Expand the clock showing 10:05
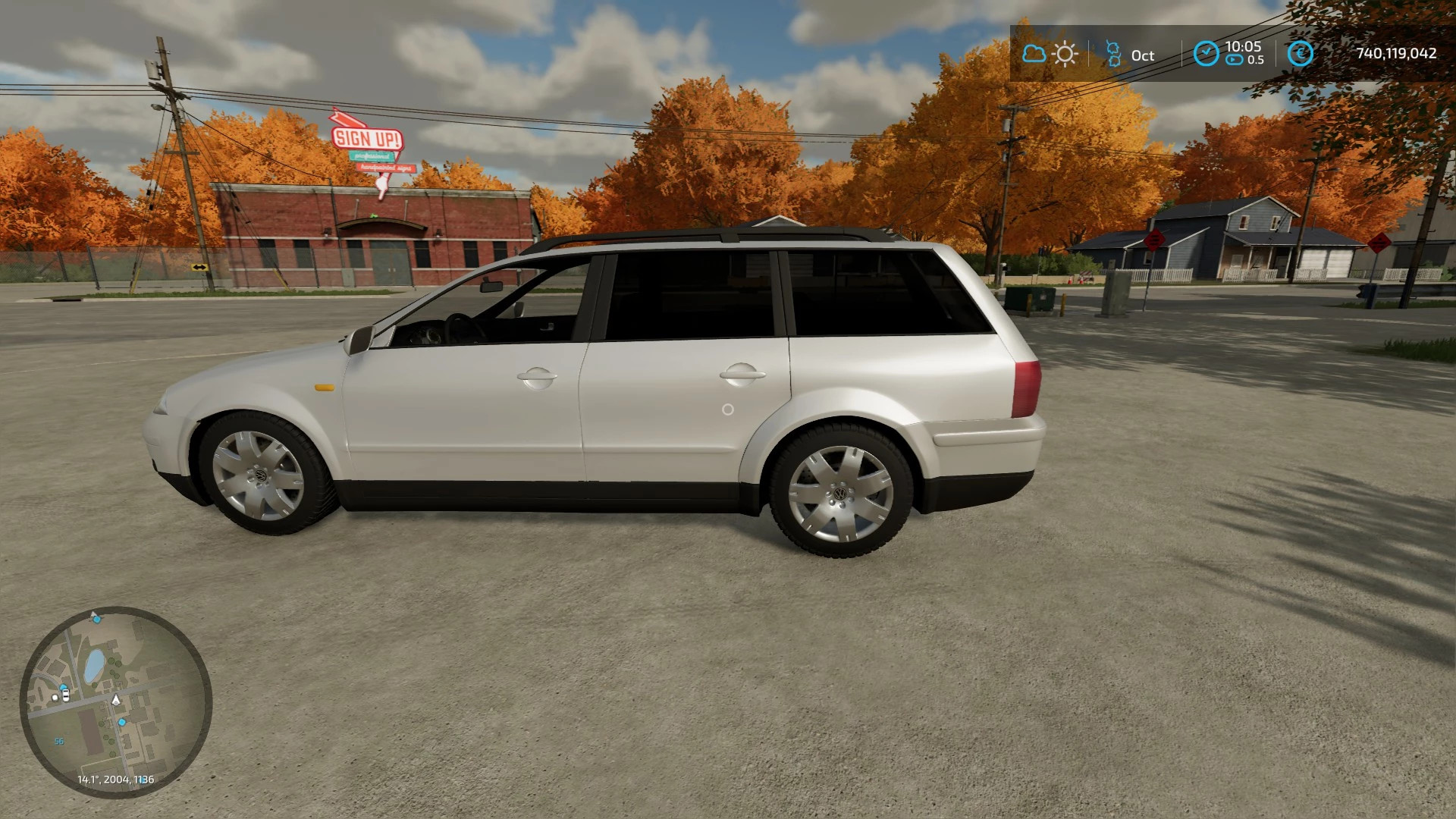 (1242, 47)
